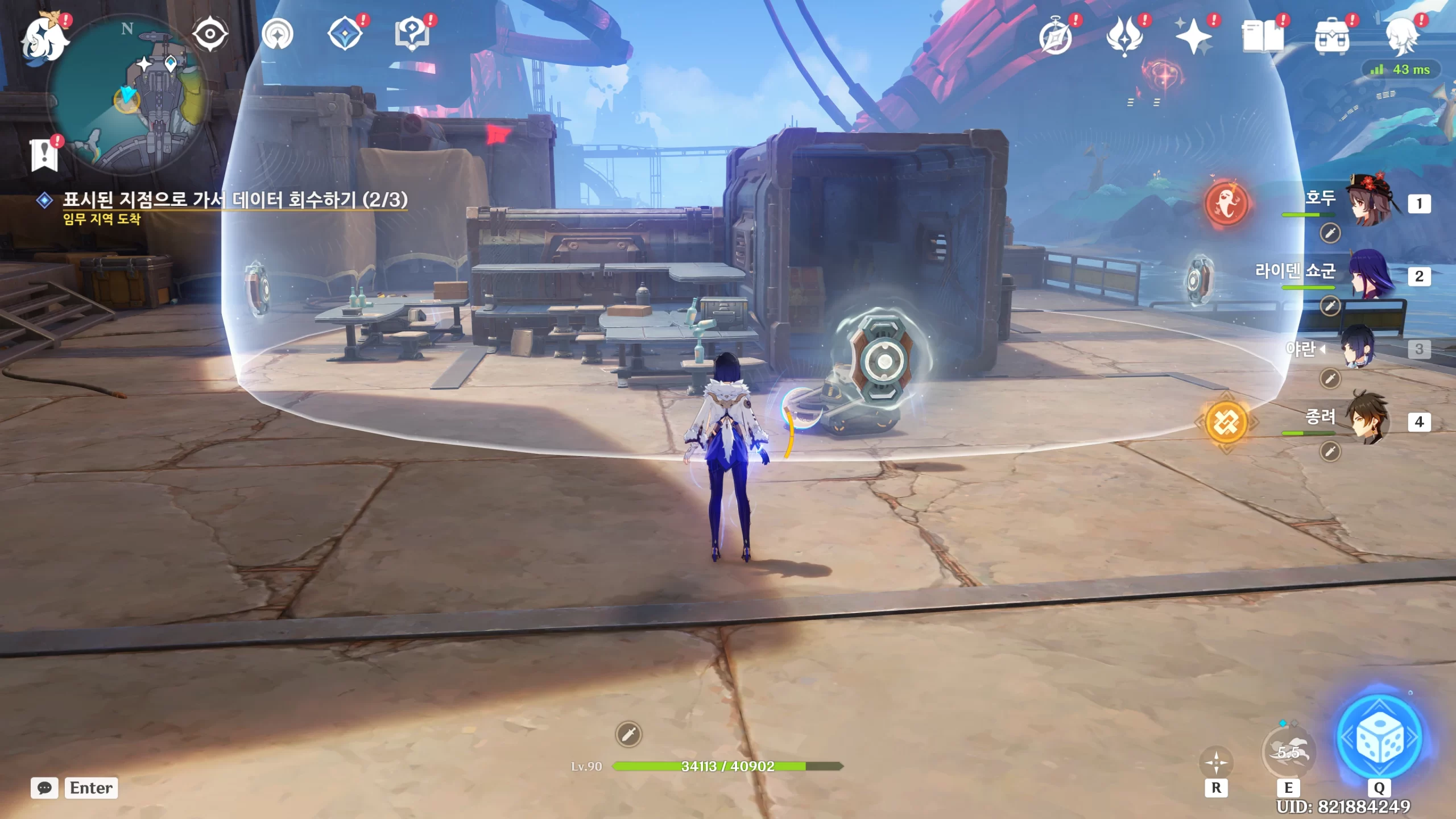Open the chat box
The width and height of the screenshot is (1456, 819).
[x=45, y=788]
